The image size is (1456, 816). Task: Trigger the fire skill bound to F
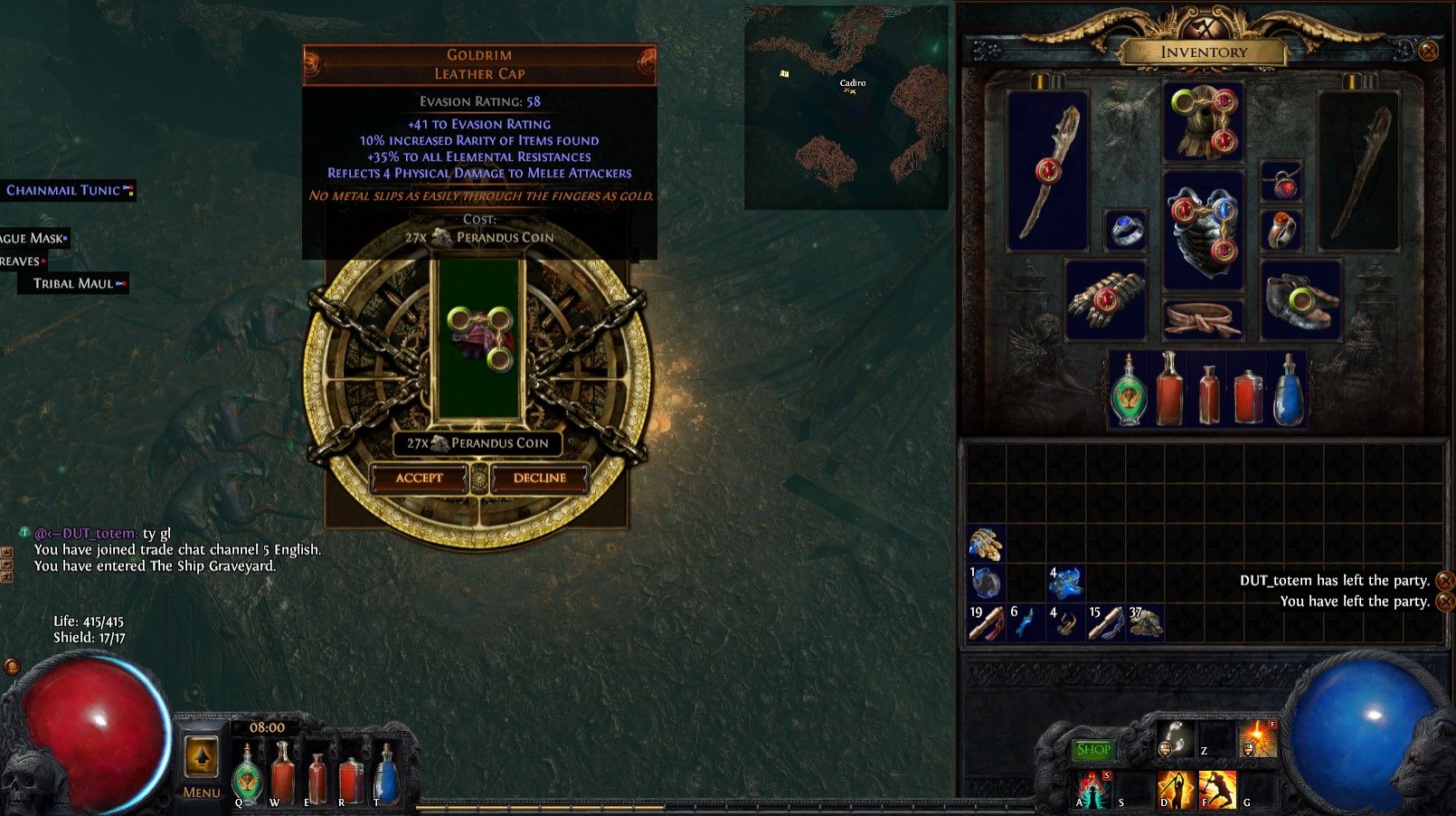tap(1217, 790)
